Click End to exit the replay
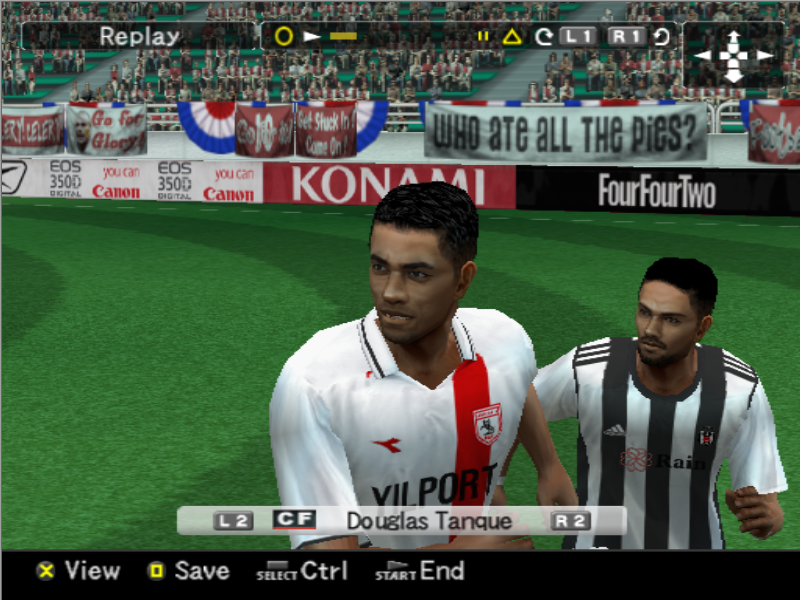Screen dimensions: 800x600 point(421,571)
